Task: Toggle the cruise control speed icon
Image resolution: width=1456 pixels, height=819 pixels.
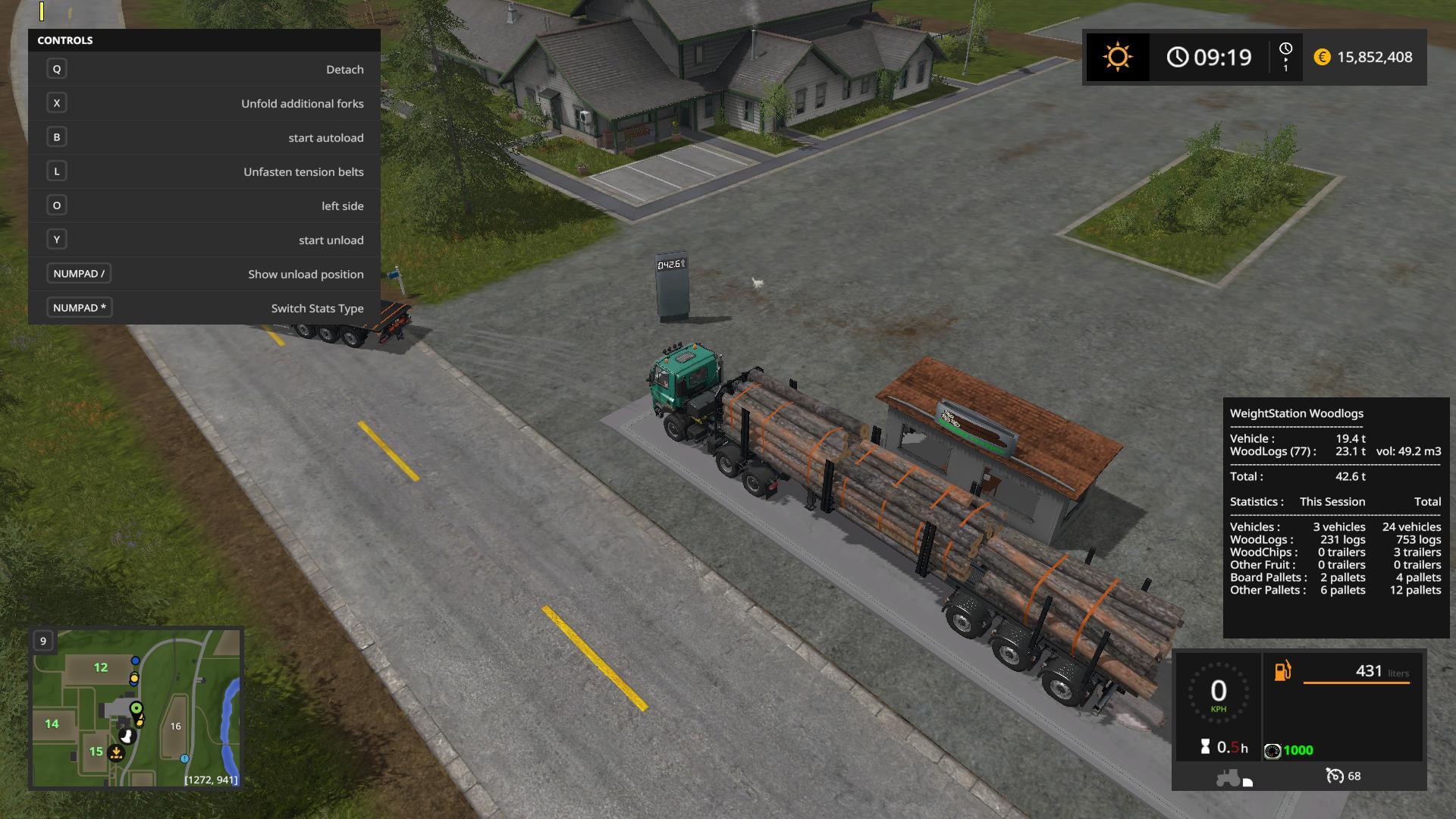Action: point(1334,776)
